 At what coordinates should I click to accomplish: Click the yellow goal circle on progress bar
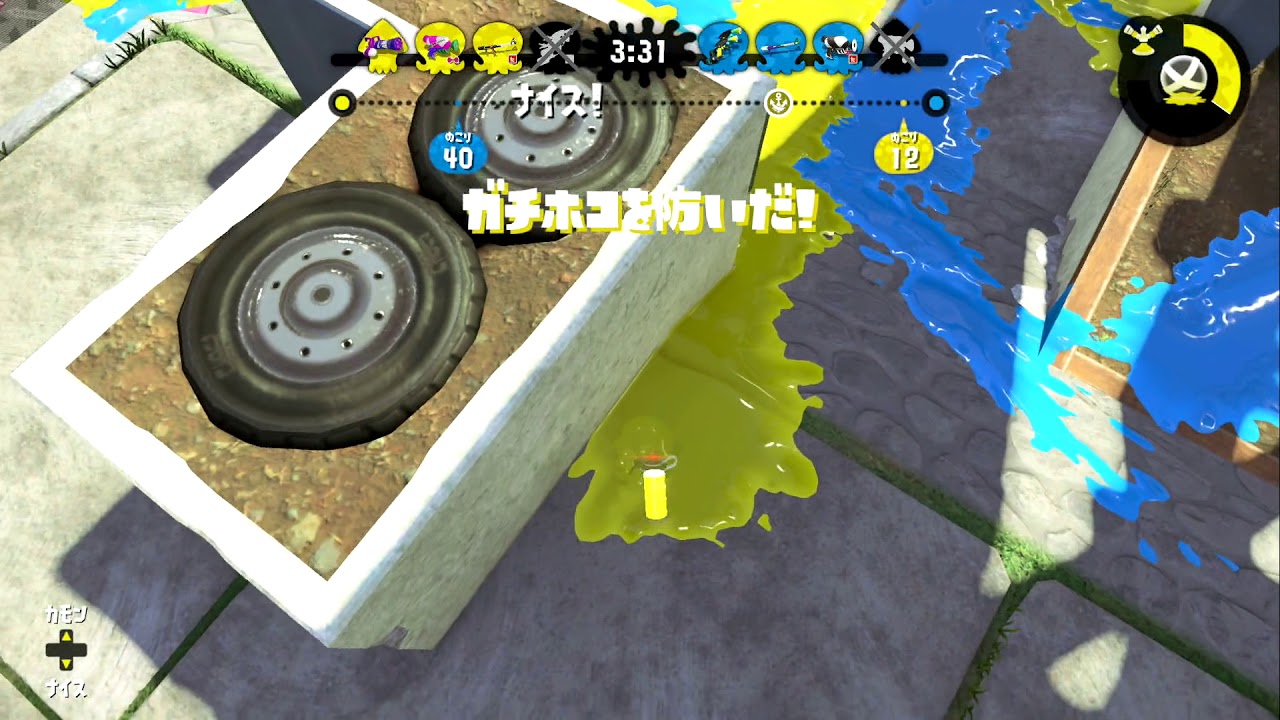pyautogui.click(x=341, y=101)
